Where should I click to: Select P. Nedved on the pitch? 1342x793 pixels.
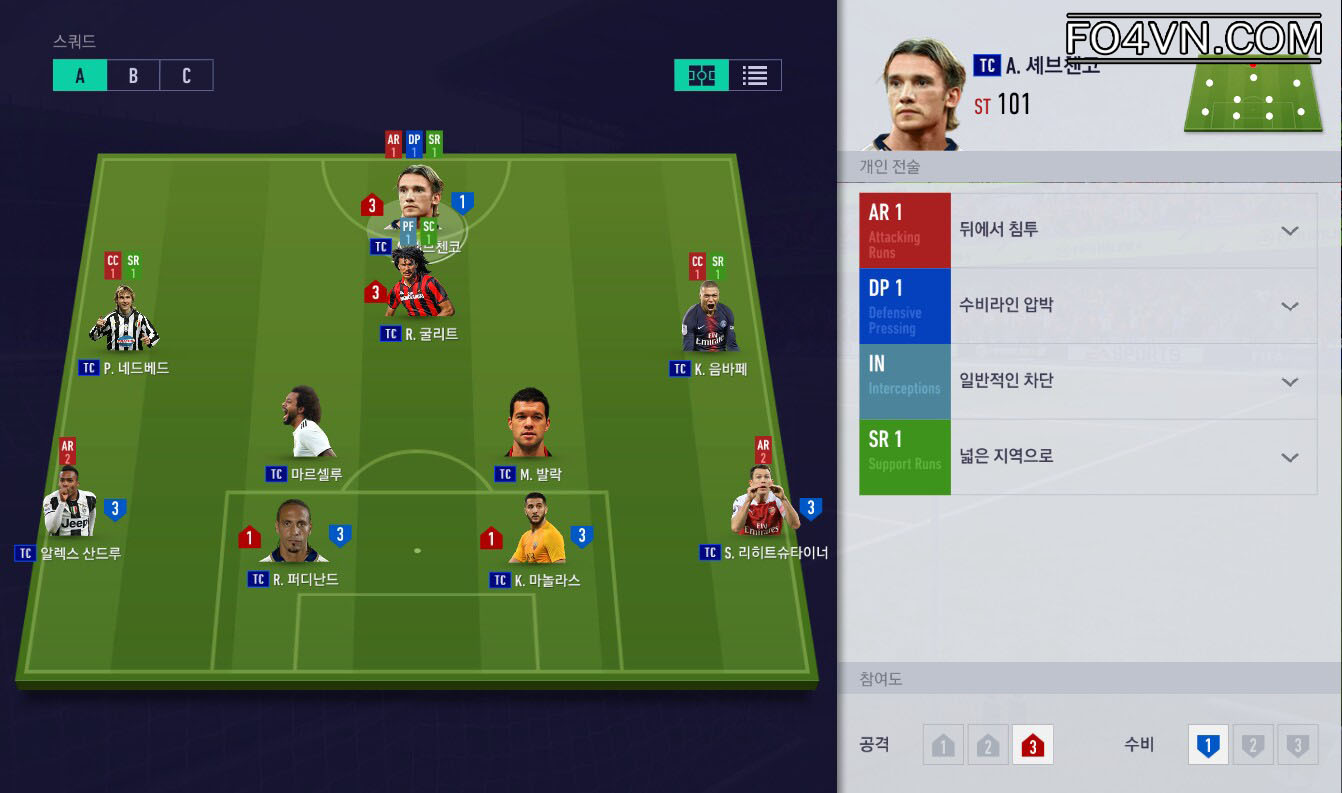tap(124, 322)
